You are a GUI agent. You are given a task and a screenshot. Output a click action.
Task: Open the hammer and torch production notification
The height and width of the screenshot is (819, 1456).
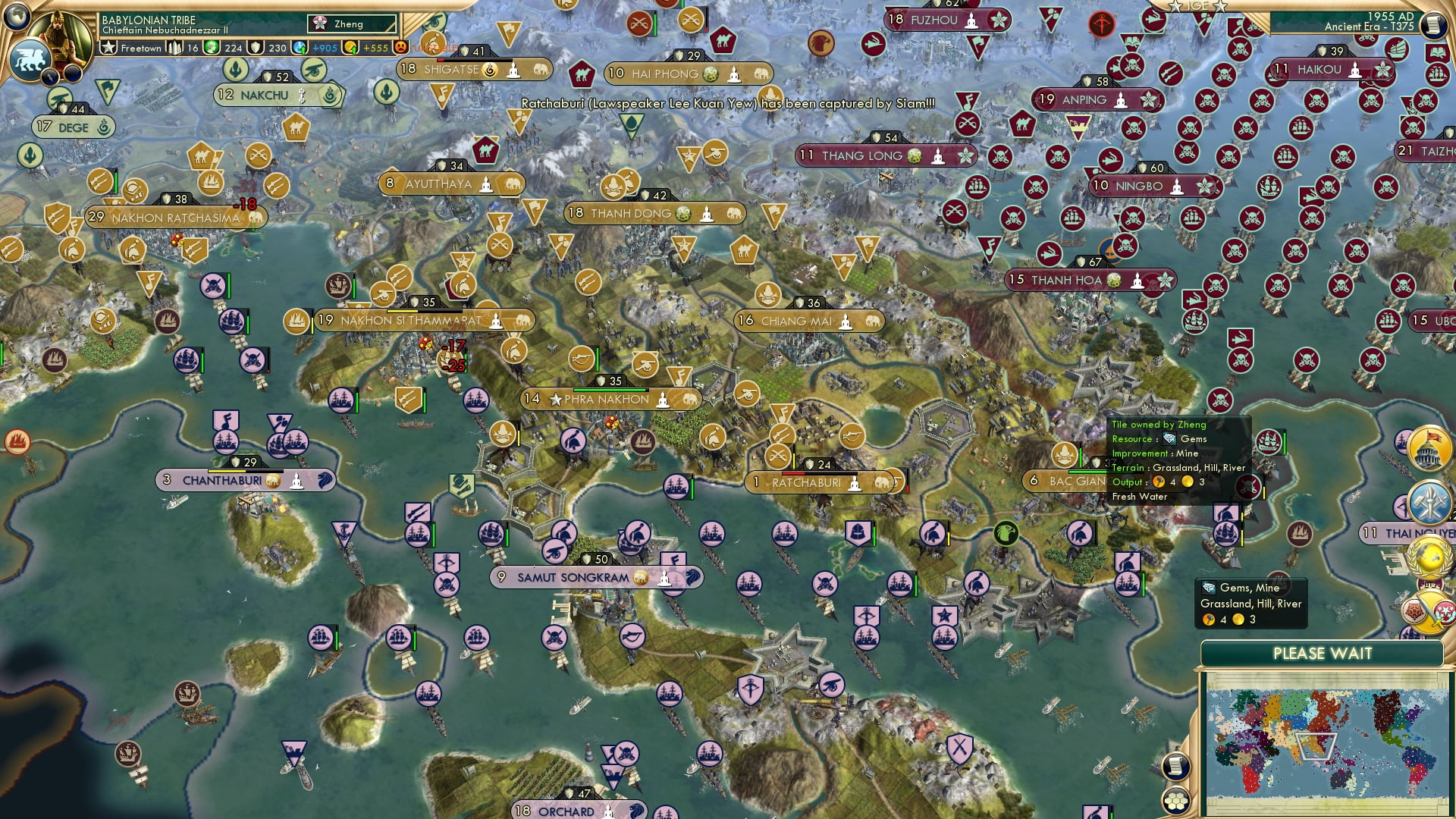(x=1429, y=502)
